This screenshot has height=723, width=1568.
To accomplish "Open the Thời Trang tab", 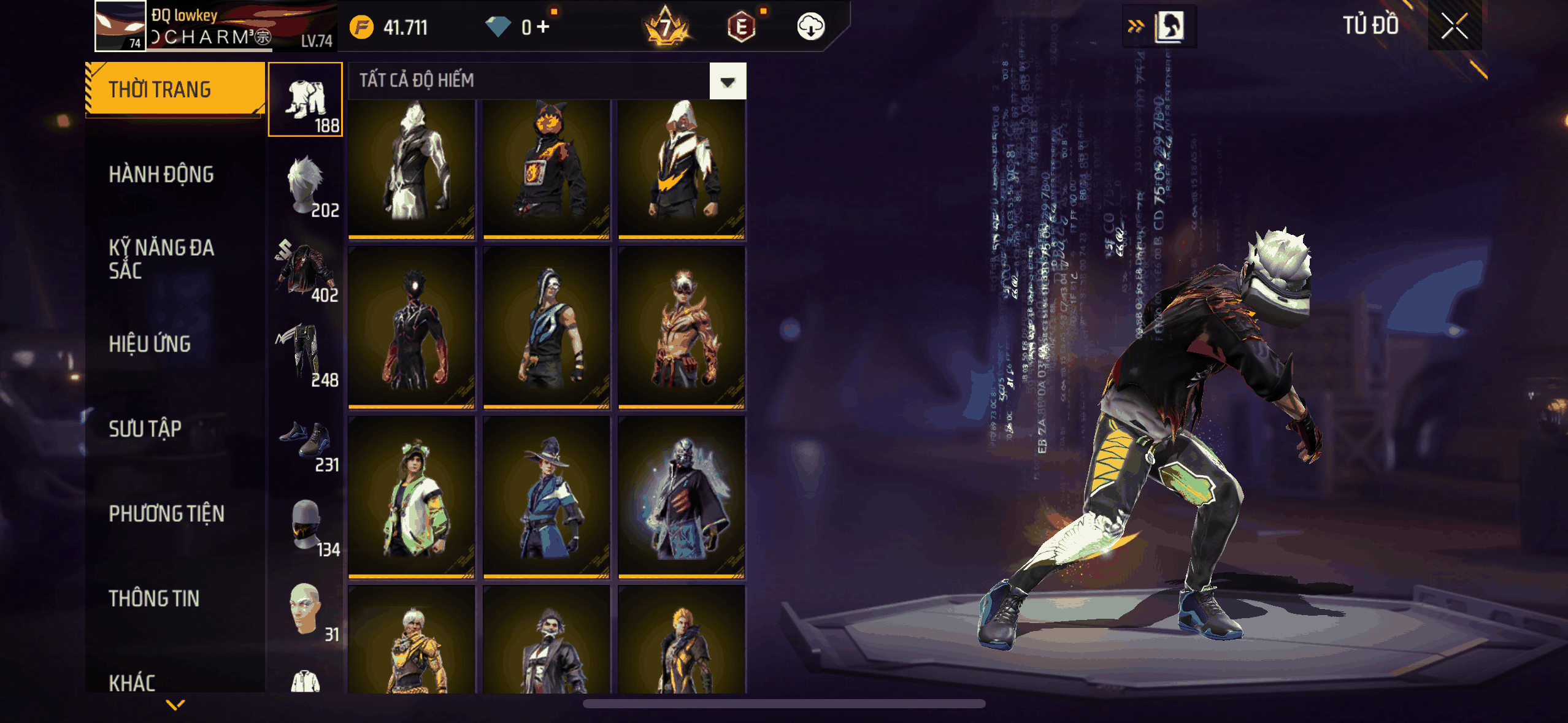I will [175, 90].
